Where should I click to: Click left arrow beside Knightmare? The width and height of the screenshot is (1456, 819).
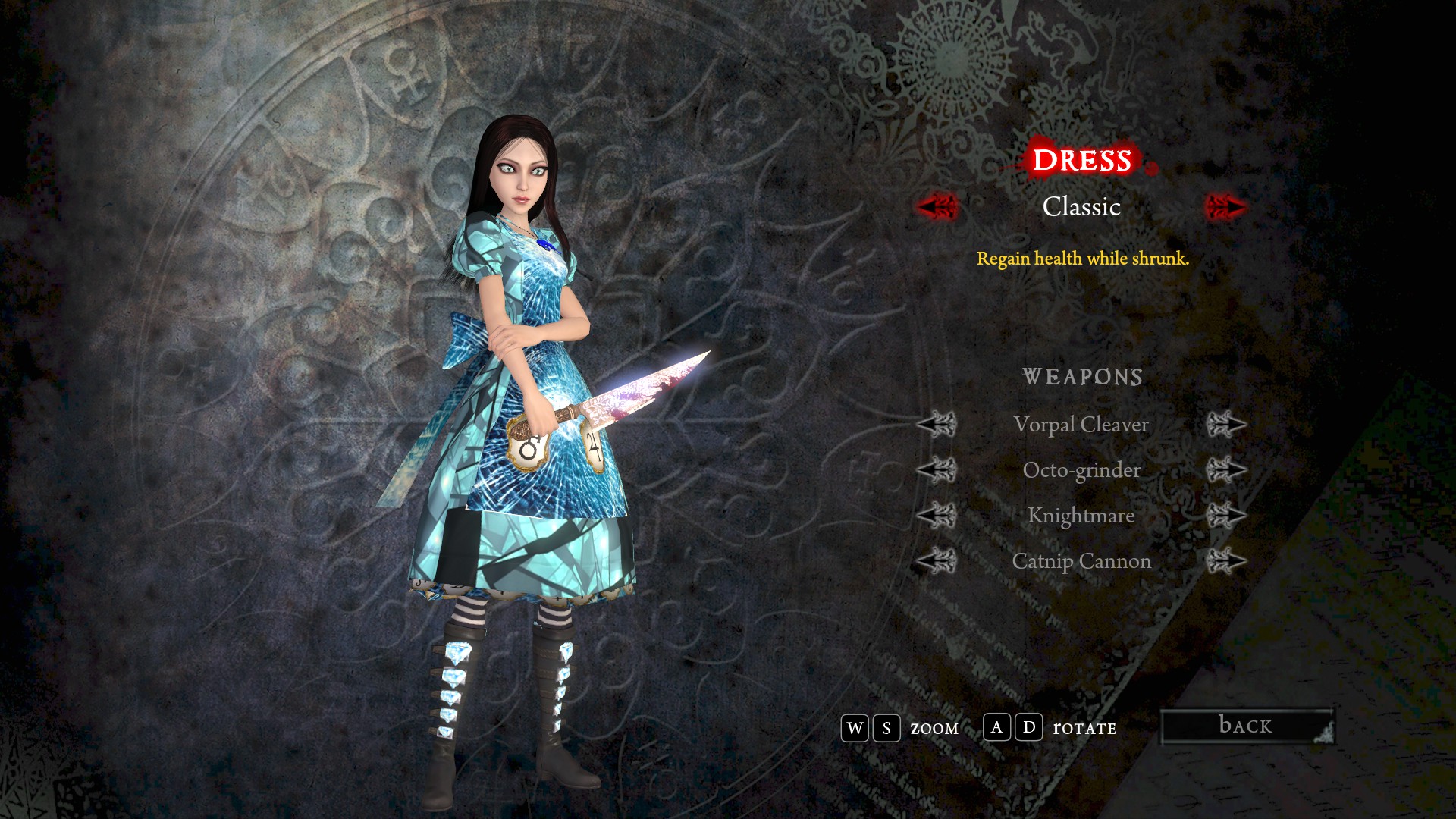point(937,516)
